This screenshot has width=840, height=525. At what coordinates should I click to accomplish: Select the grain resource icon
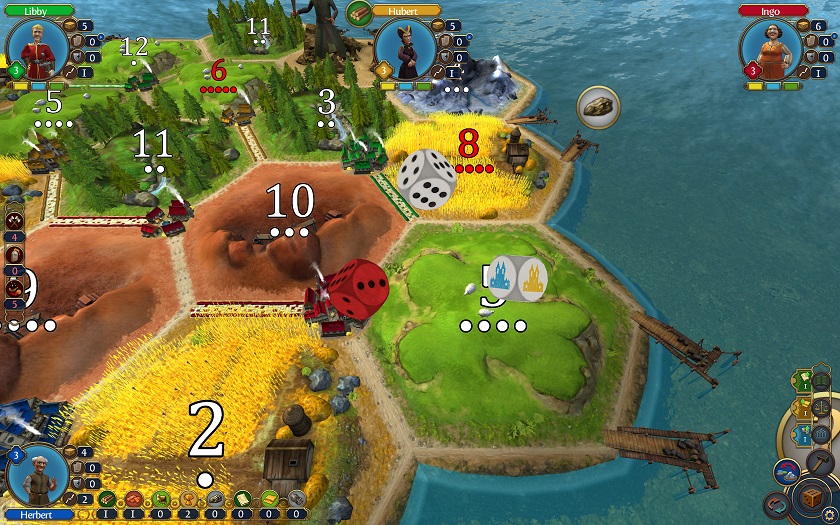(187, 498)
